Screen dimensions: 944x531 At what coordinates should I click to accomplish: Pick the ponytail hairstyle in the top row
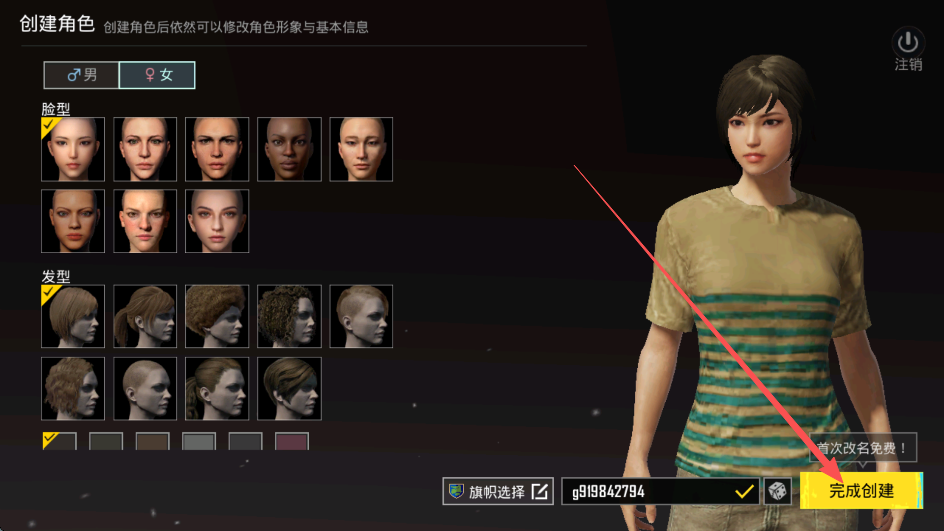click(x=145, y=317)
